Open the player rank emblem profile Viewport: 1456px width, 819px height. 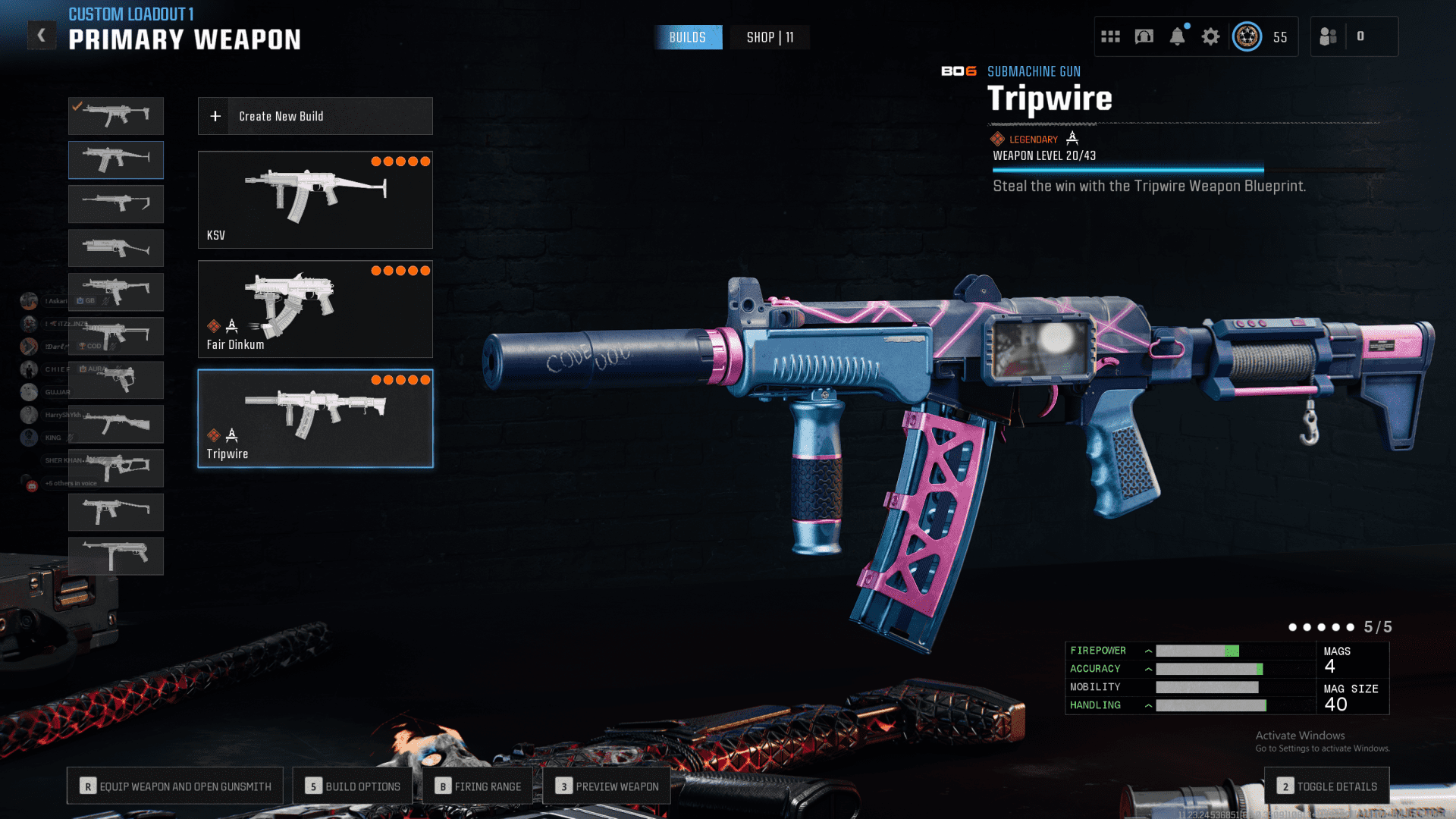point(1247,36)
